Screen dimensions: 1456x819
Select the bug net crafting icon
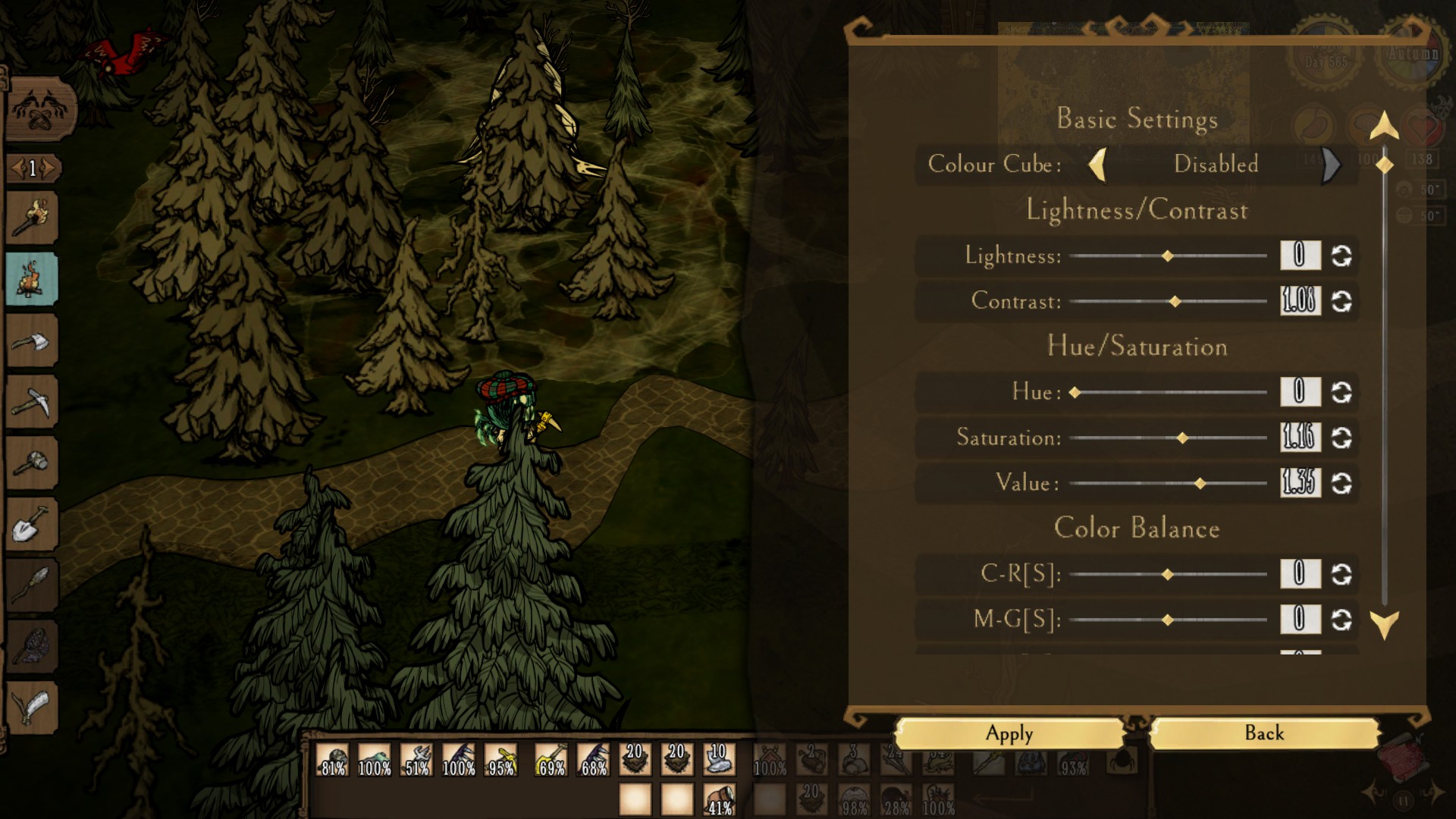coord(30,645)
